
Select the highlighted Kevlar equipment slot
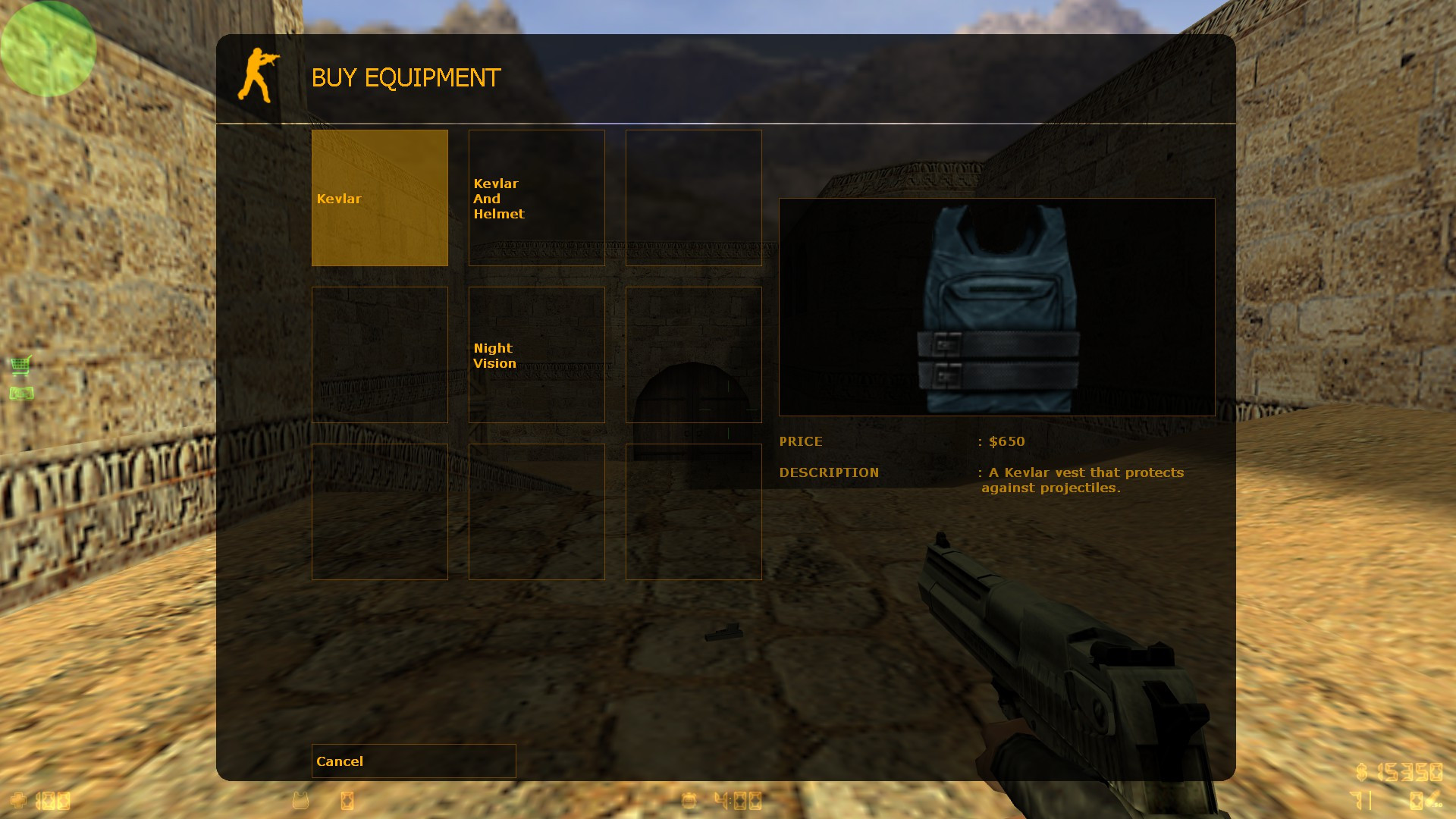379,198
